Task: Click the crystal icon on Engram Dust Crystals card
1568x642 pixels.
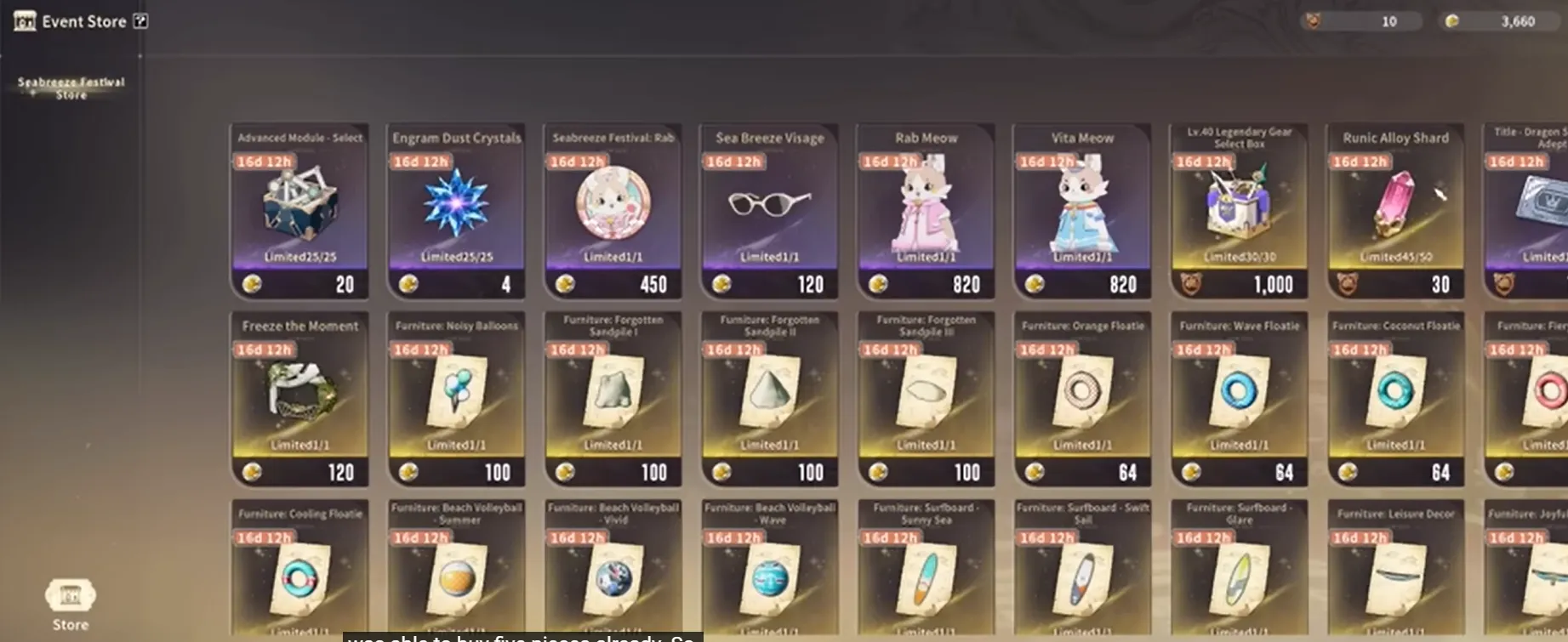Action: click(x=455, y=207)
